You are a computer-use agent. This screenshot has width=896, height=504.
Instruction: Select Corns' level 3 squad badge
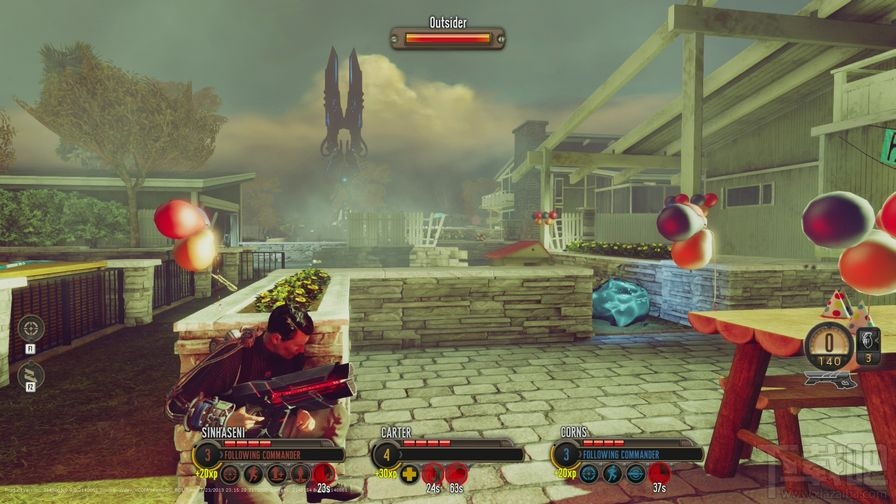[566, 454]
